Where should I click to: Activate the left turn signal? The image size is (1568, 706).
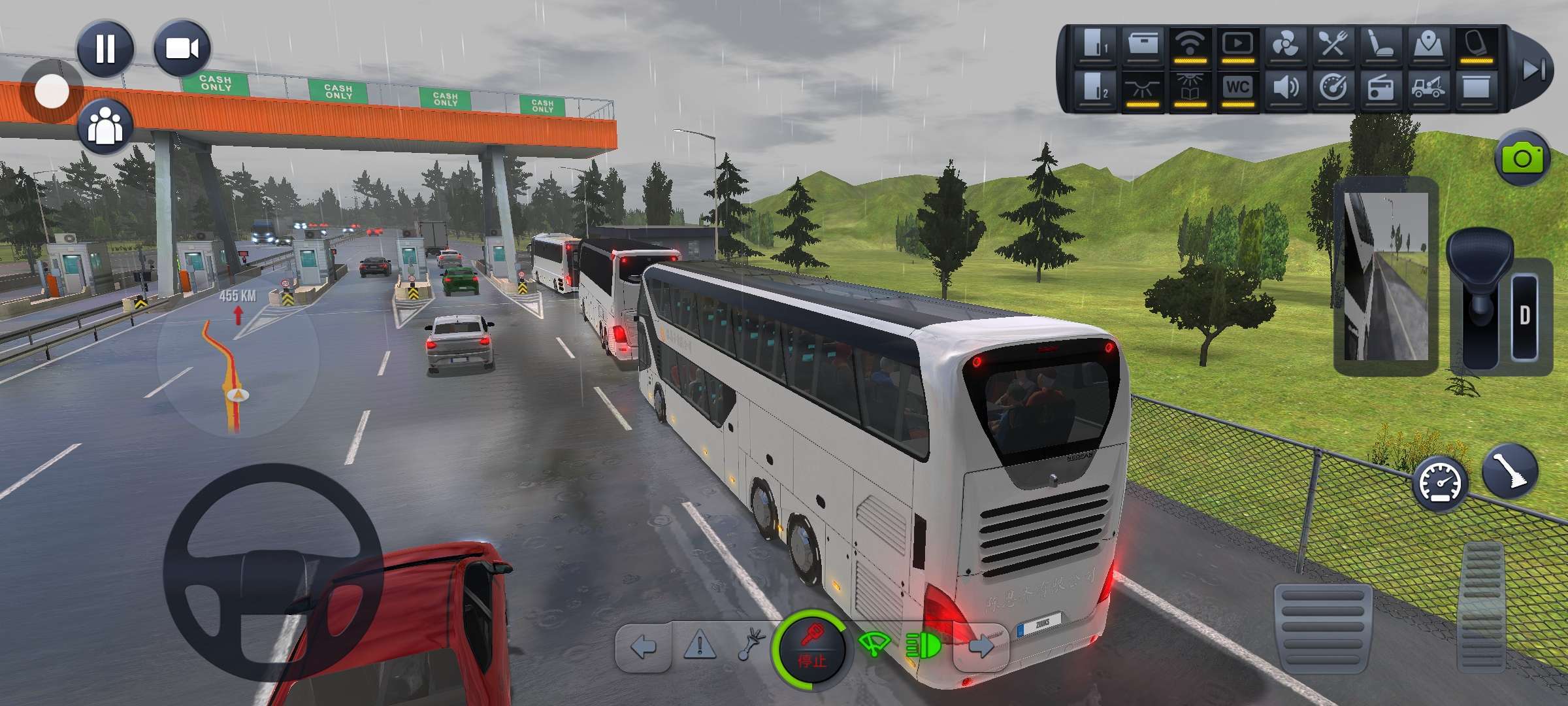(644, 647)
